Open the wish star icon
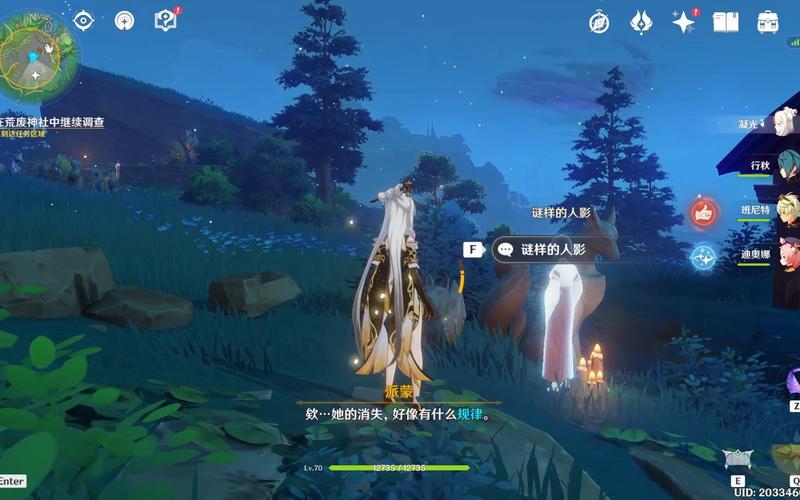800x500 pixels. 684,22
